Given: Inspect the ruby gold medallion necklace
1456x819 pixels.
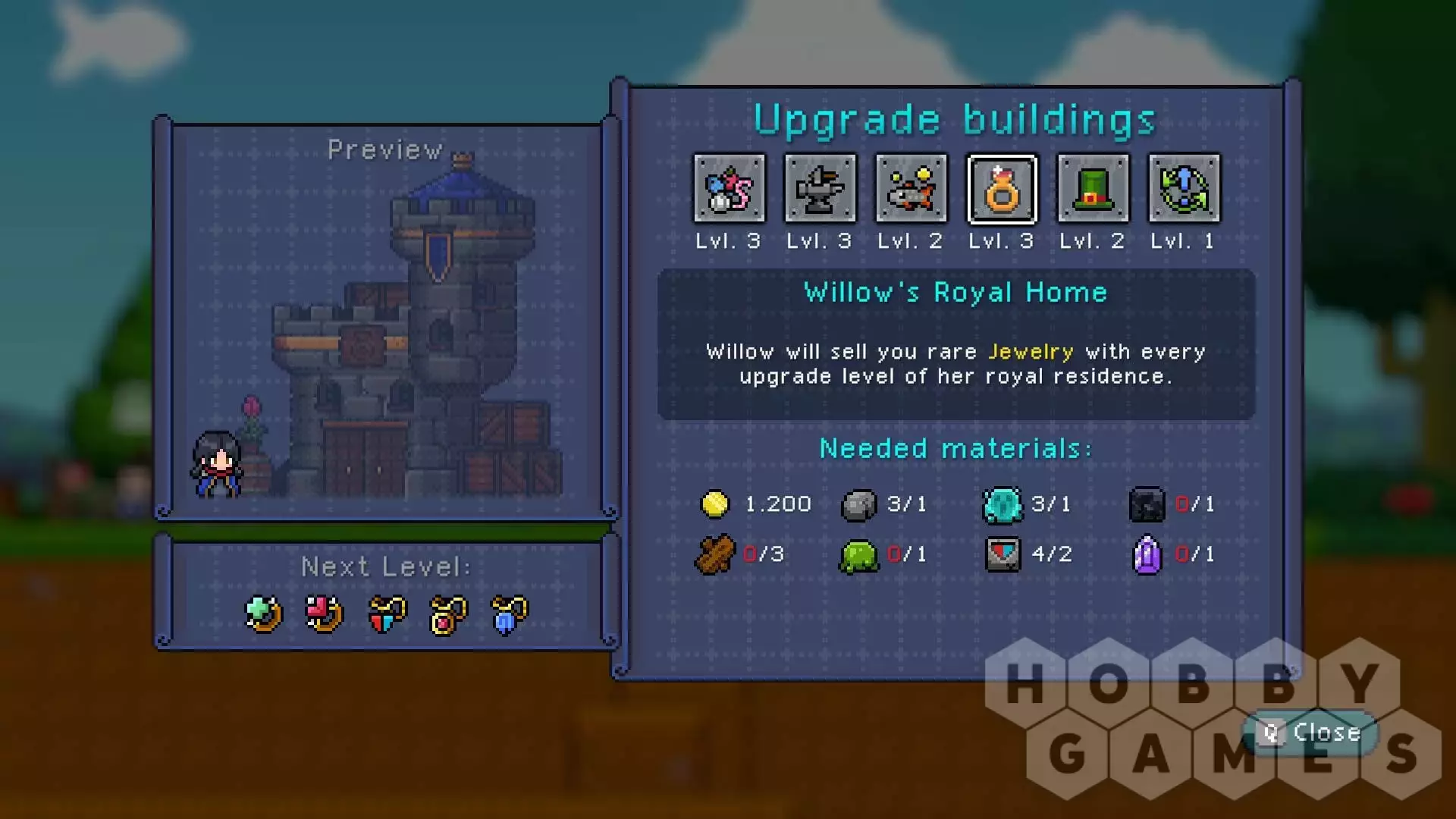Looking at the screenshot, I should click(448, 613).
